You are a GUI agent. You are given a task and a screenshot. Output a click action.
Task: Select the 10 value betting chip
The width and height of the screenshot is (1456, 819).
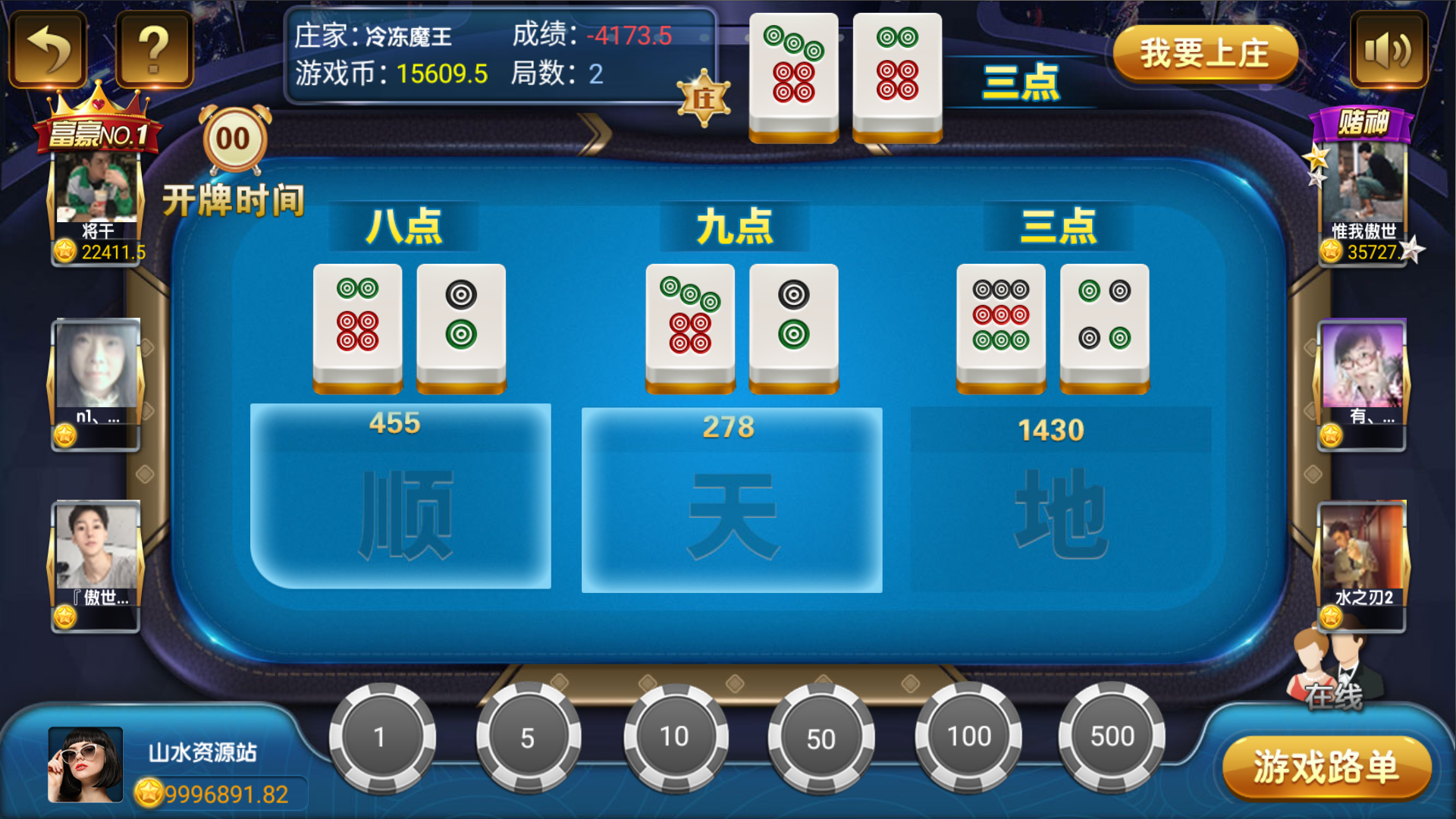[675, 736]
